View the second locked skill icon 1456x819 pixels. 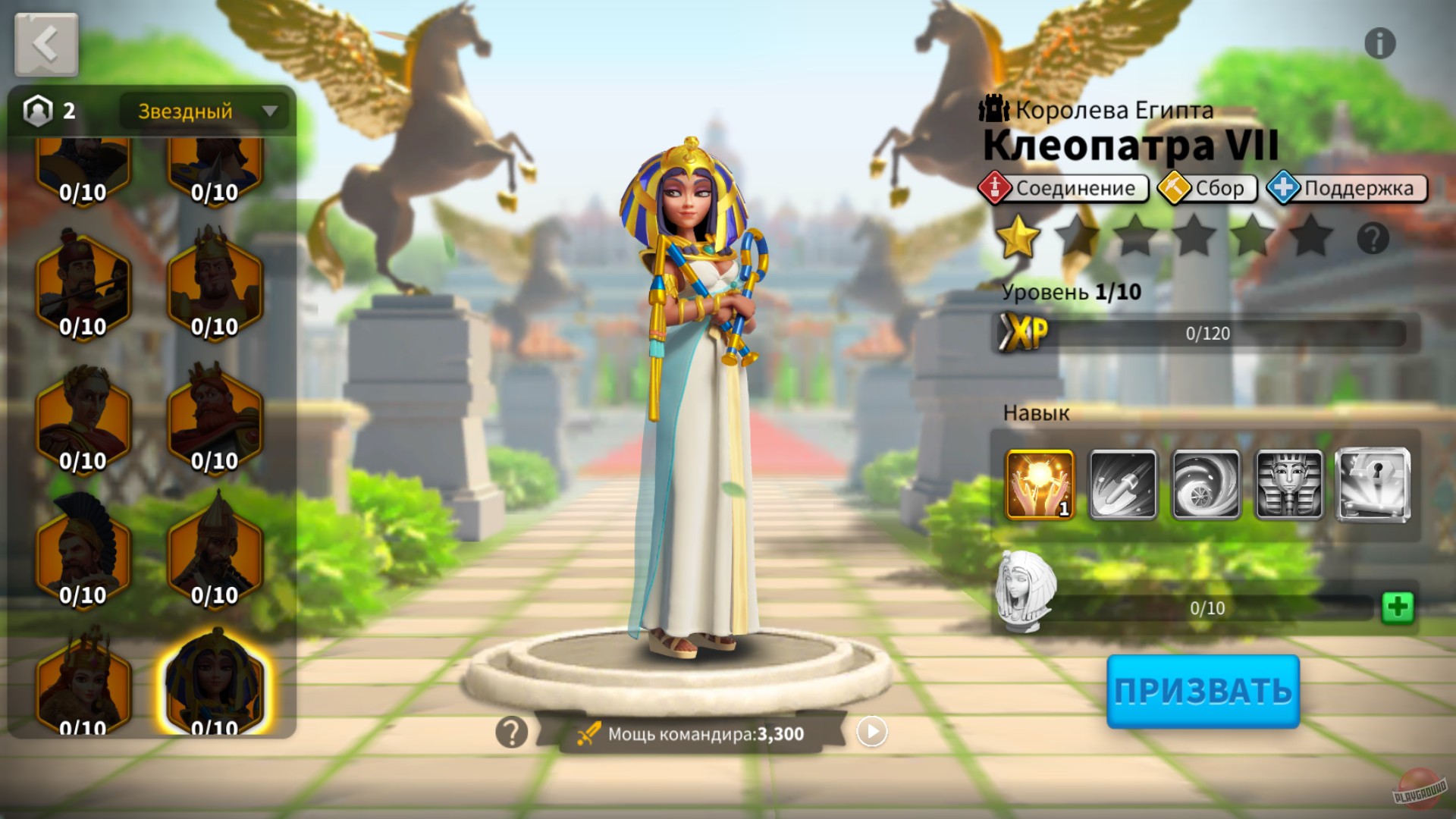click(1123, 484)
